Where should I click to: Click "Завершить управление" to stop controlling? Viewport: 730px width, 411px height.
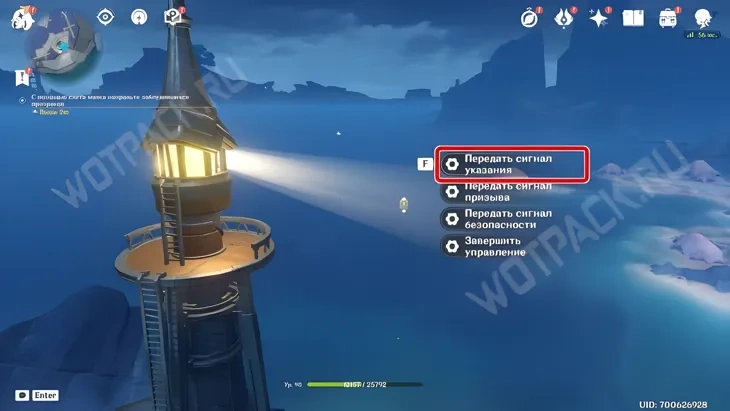tap(510, 245)
